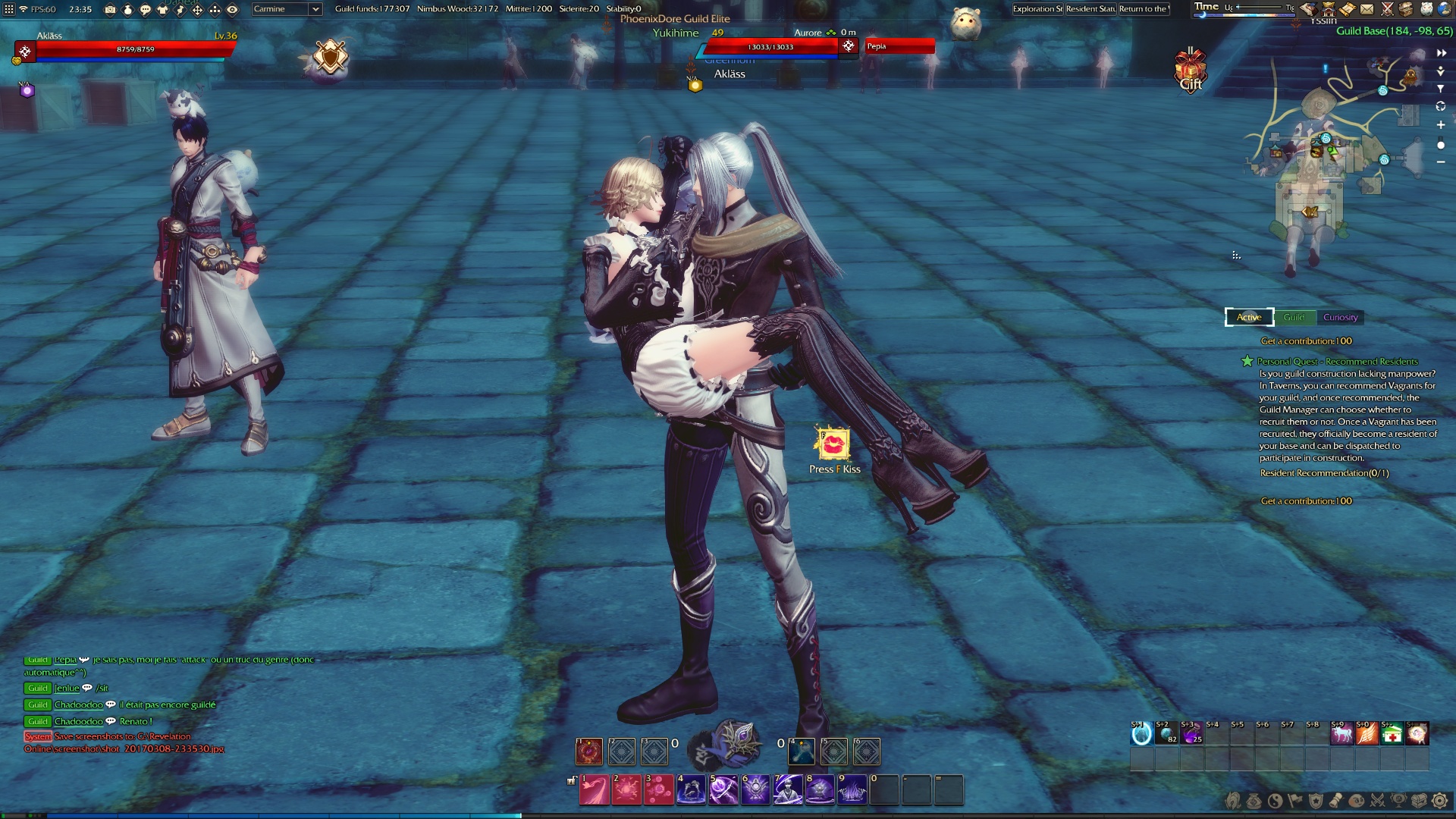Use the first aid kit hotbar item
Screen dimensions: 1456x819
1392,734
